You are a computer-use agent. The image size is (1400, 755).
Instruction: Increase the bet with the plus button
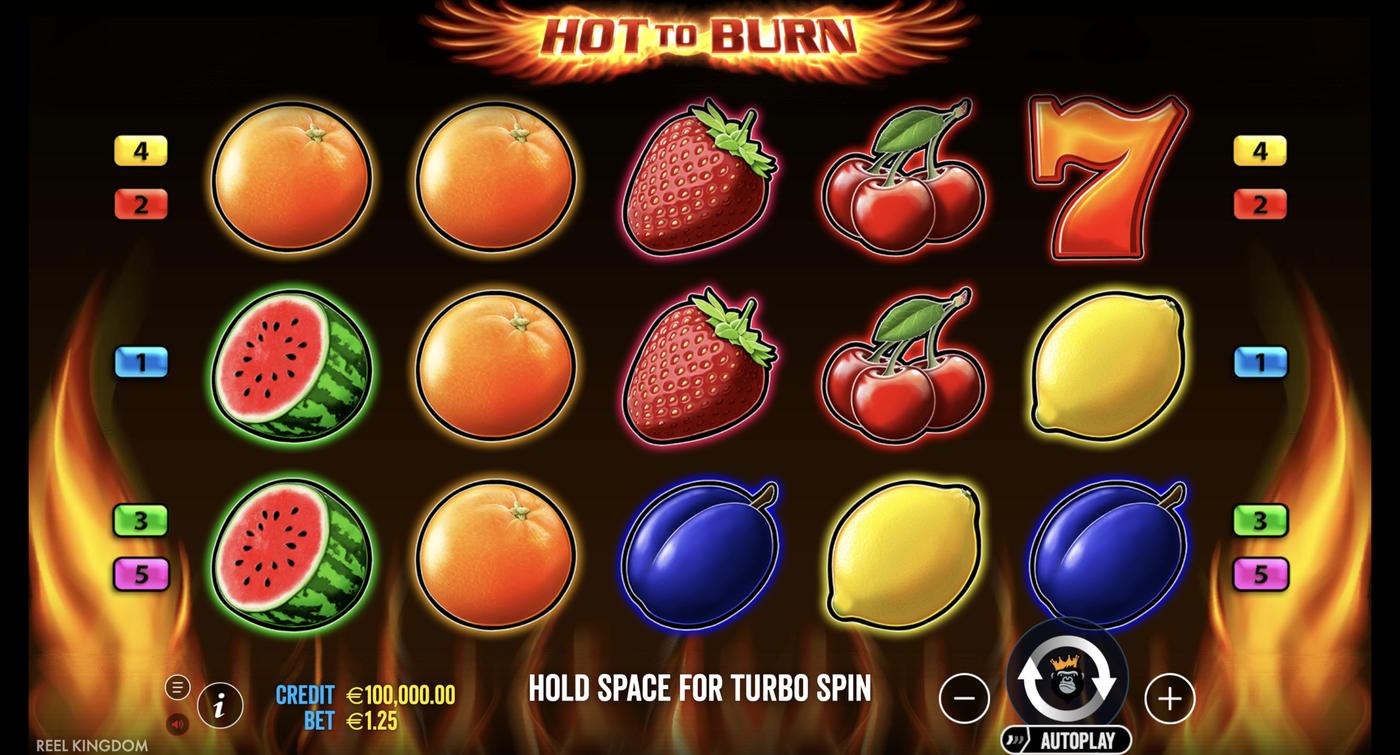point(1168,700)
